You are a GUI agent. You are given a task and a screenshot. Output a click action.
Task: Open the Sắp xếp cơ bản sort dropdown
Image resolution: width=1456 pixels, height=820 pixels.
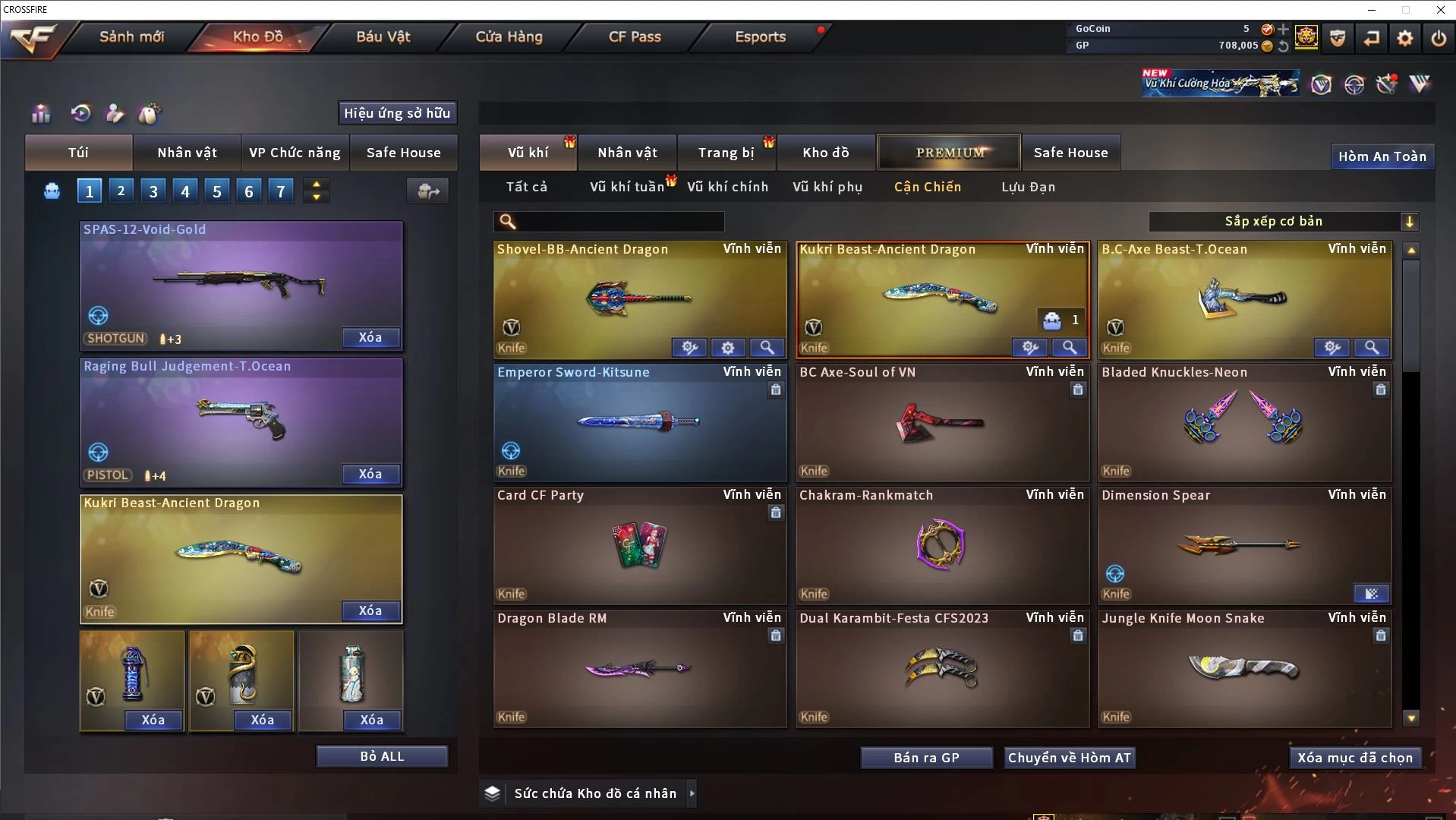point(1282,221)
